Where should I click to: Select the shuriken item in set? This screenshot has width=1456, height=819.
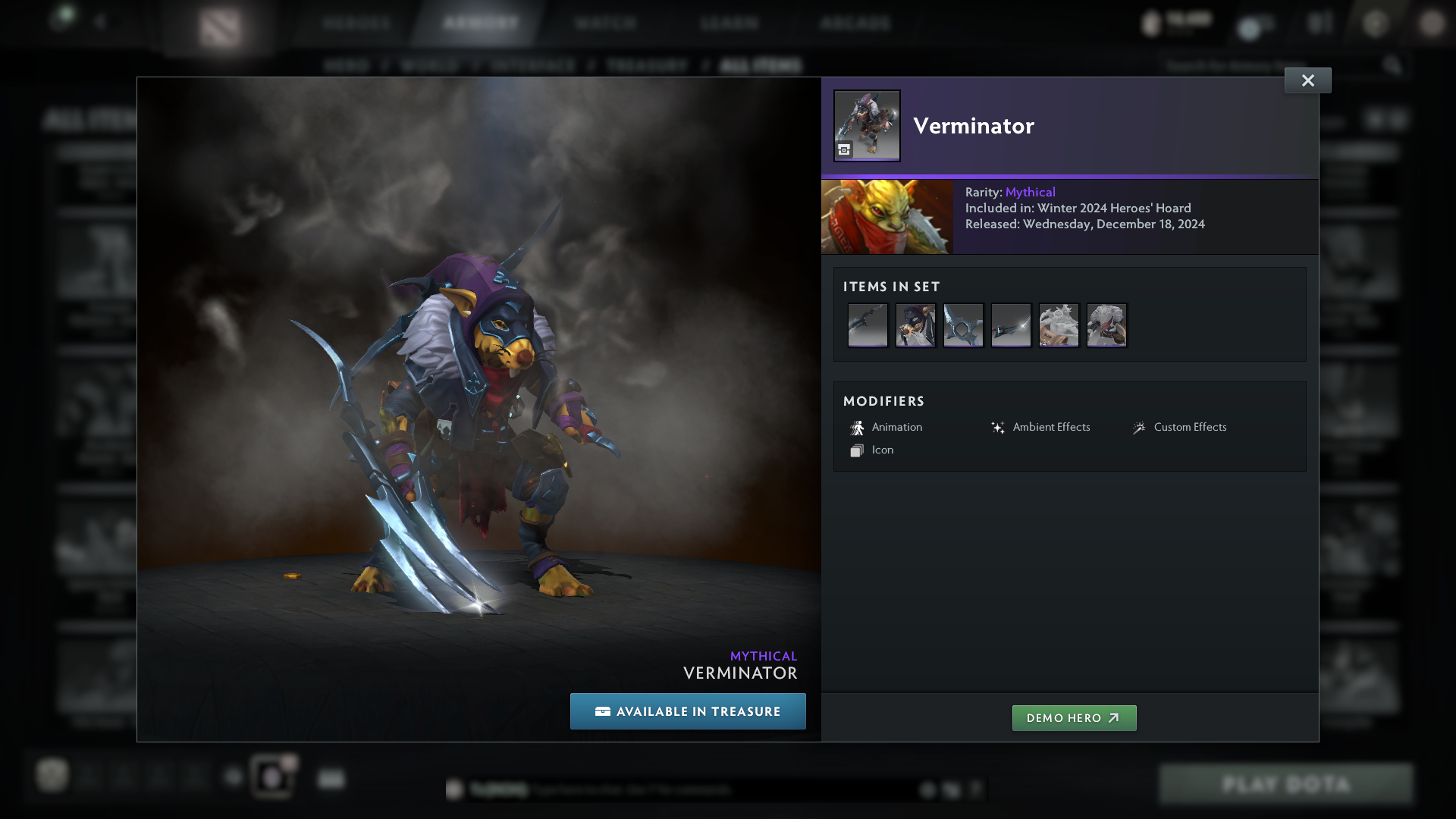[963, 325]
